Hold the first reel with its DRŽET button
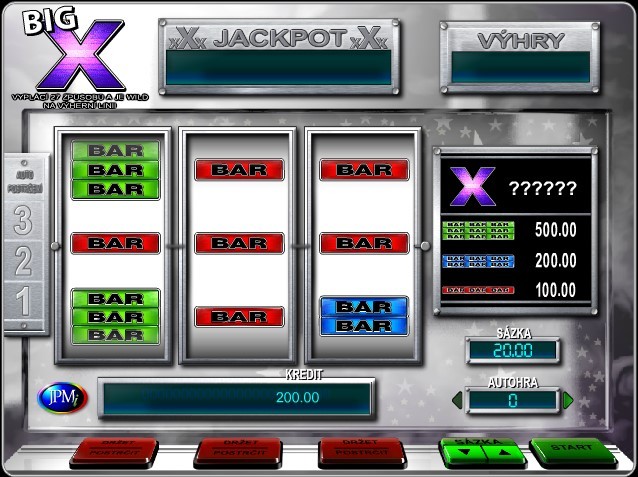Screen dimensions: 638x477 tap(113, 451)
